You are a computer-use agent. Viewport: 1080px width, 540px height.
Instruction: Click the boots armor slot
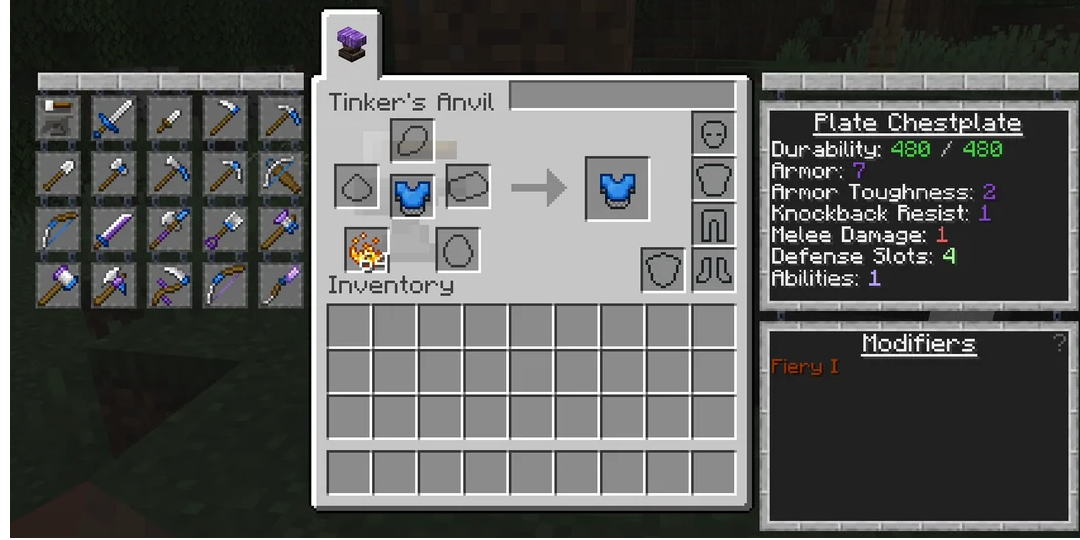(x=714, y=270)
